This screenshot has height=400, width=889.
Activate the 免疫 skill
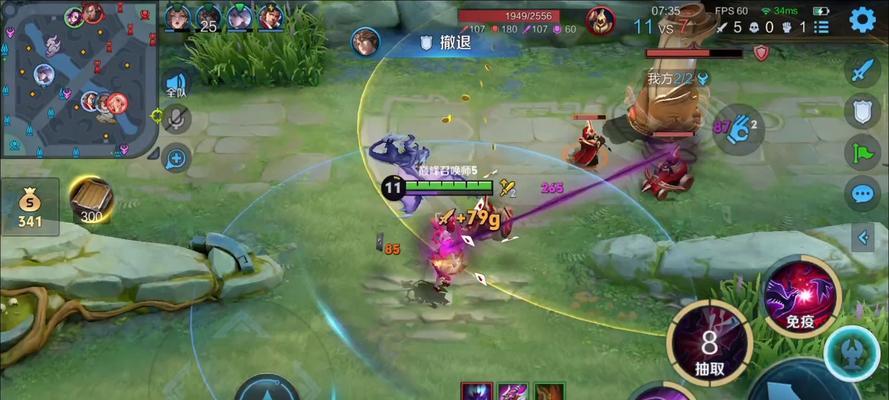(801, 295)
